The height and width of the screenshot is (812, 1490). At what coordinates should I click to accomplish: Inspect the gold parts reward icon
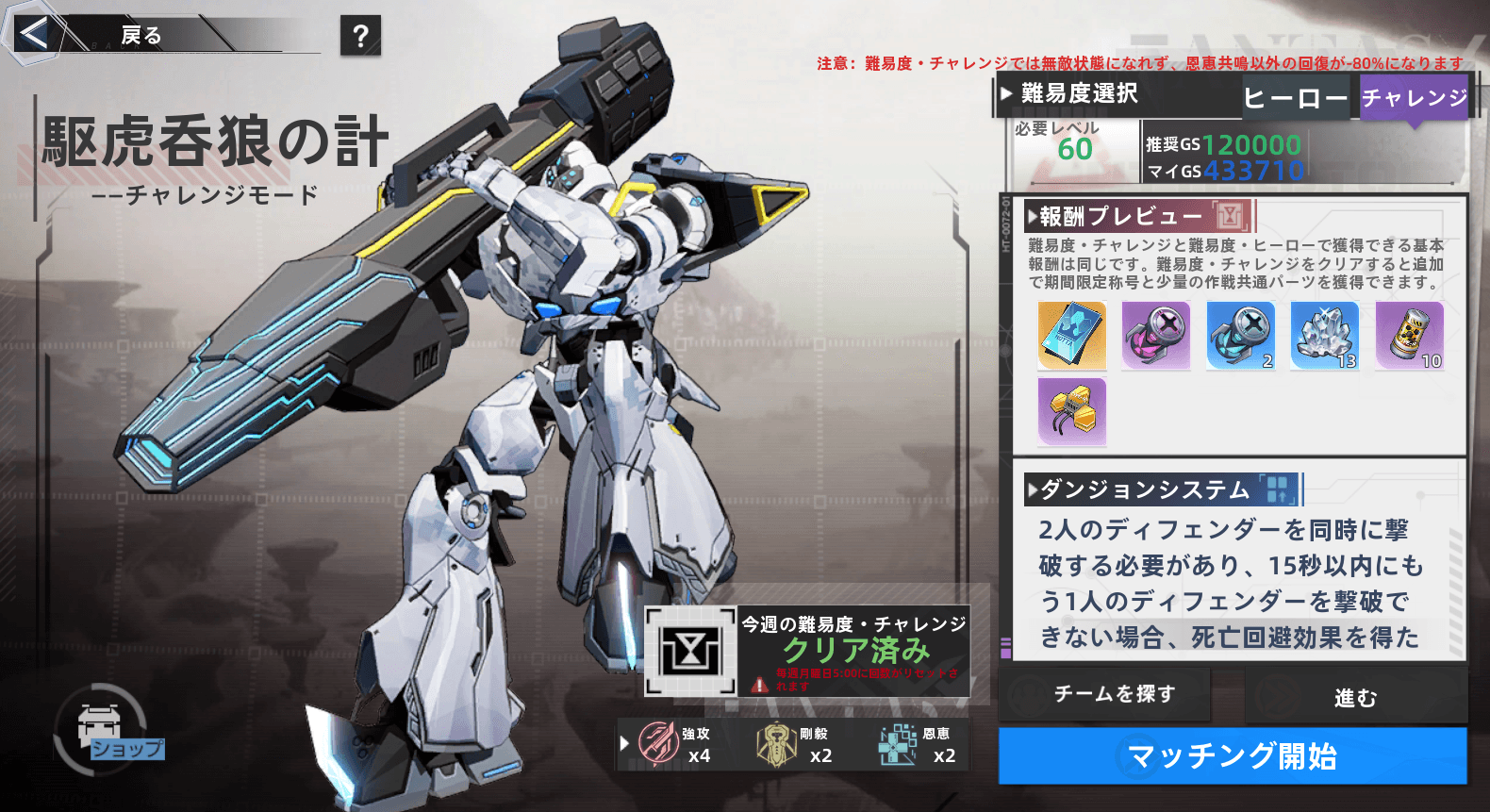click(1072, 411)
